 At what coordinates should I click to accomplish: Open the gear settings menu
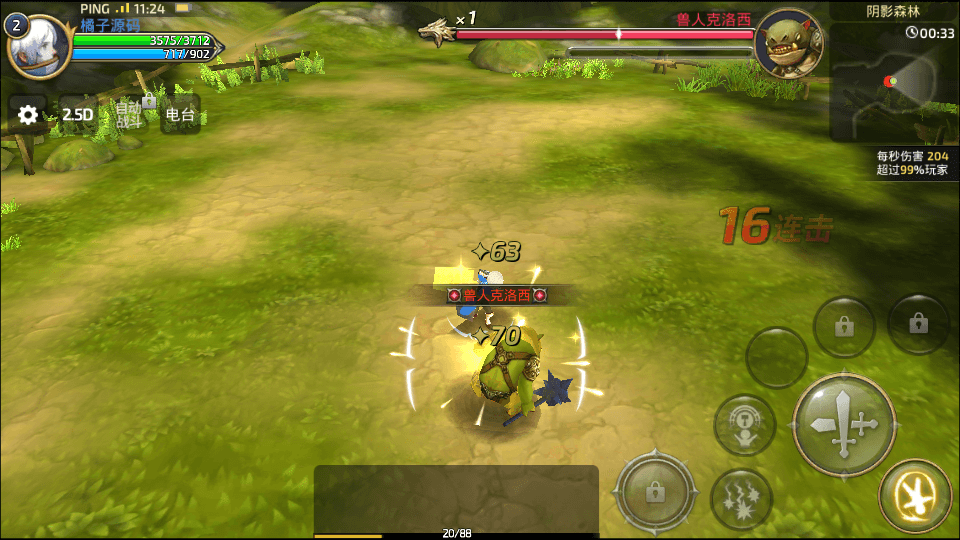(x=28, y=115)
